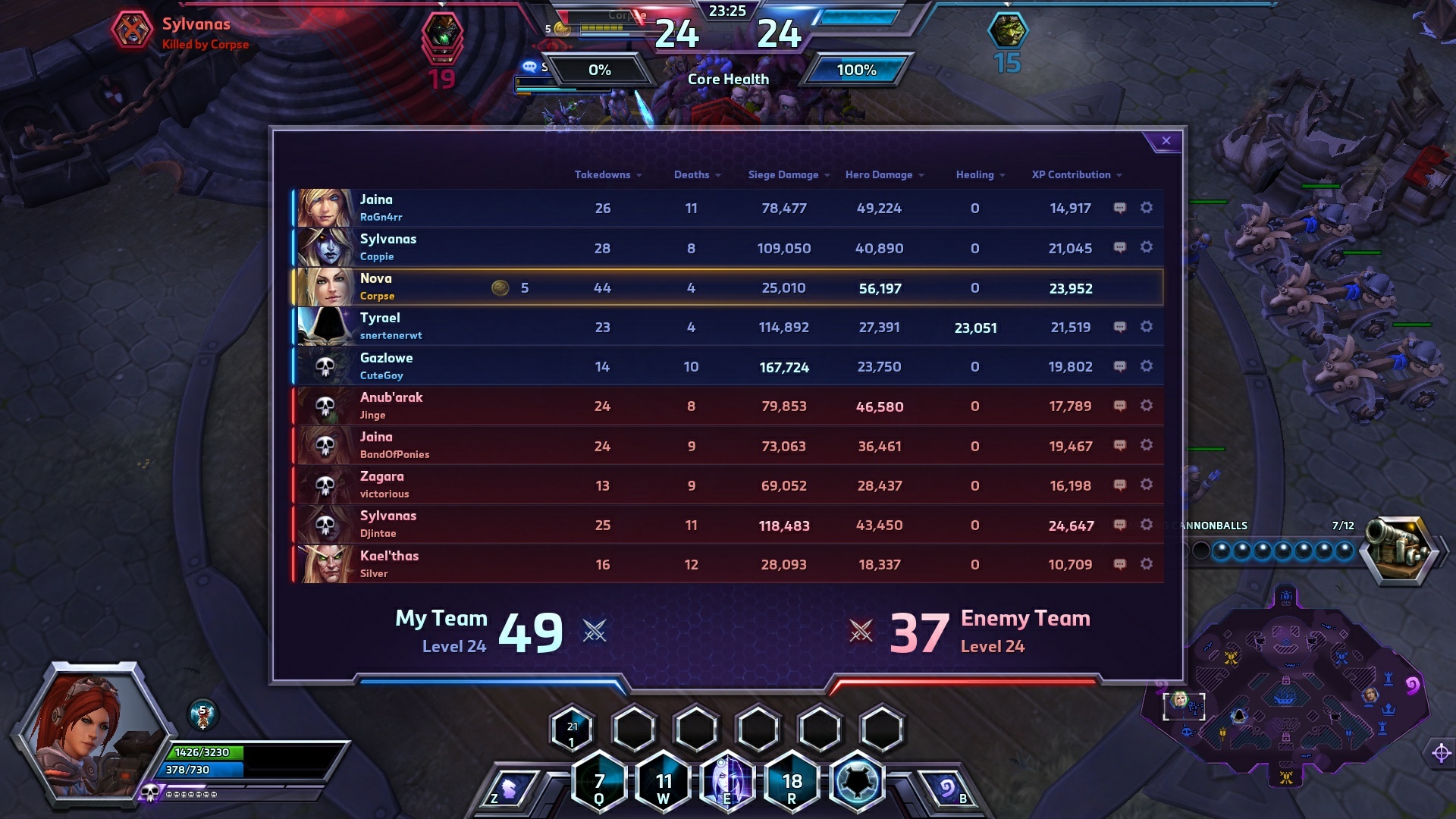The image size is (1456, 819).
Task: Use the R heroic ability
Action: pyautogui.click(x=792, y=783)
